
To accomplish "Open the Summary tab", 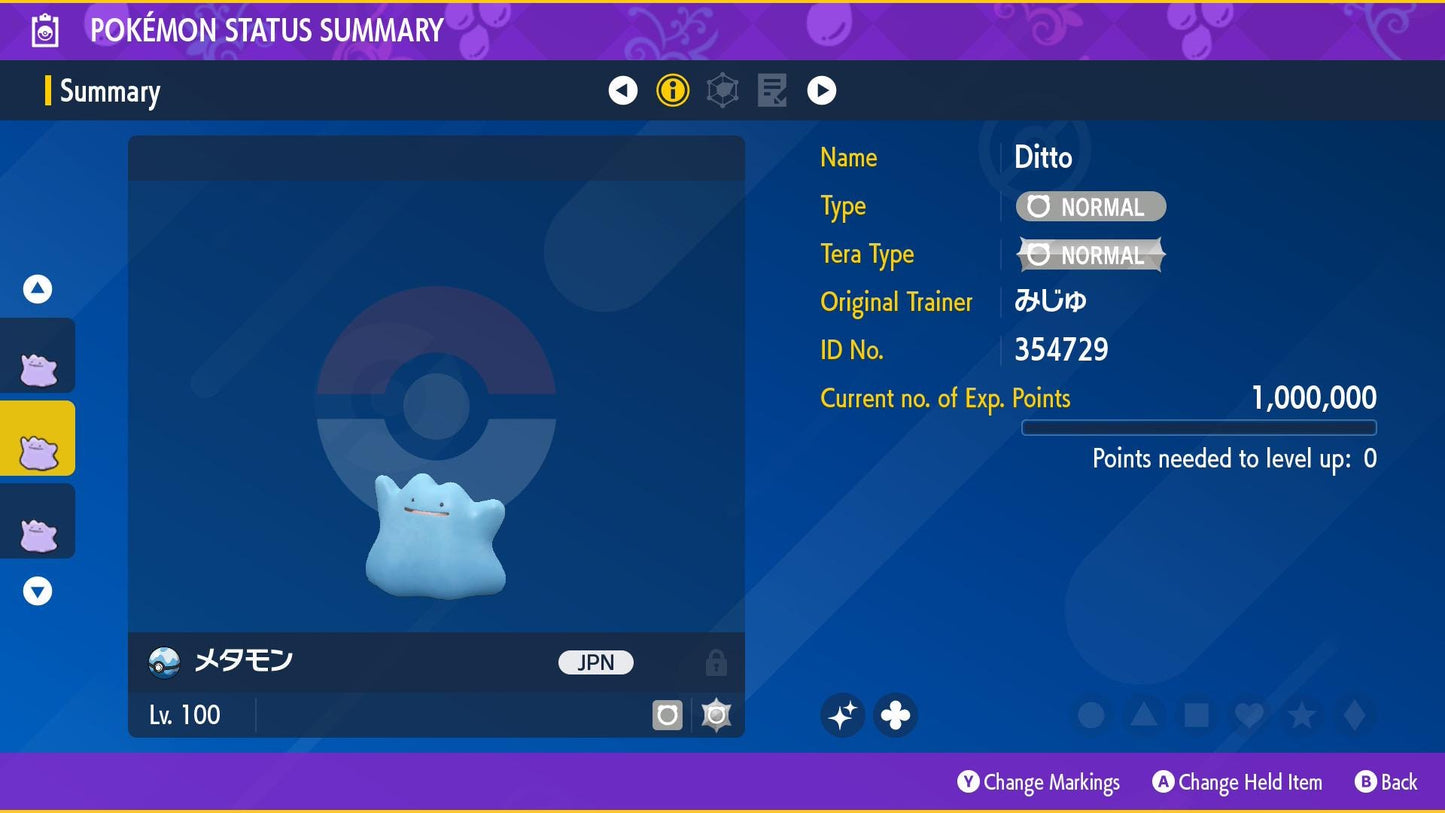I will pos(108,91).
